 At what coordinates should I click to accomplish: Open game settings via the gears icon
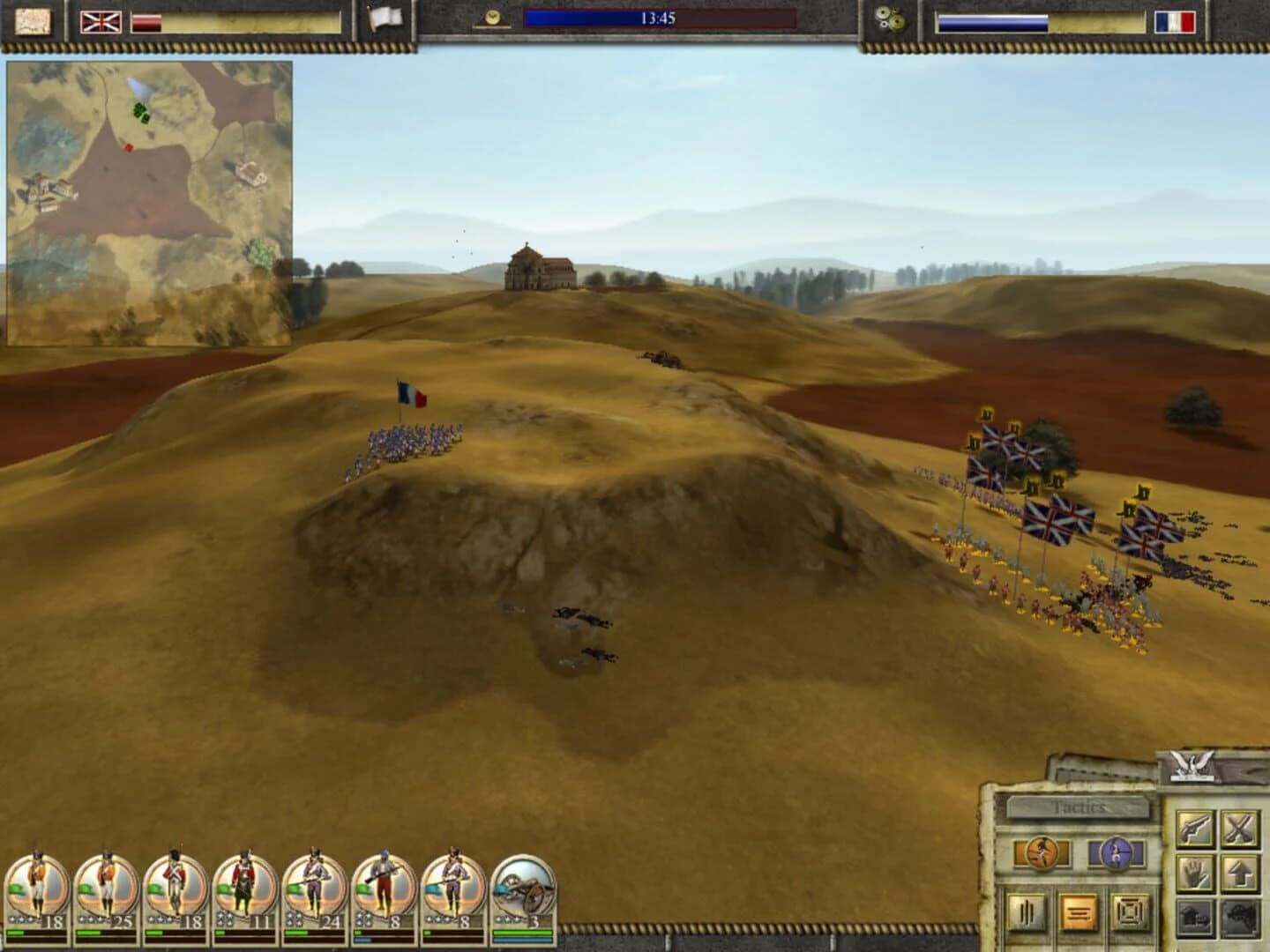point(891,15)
